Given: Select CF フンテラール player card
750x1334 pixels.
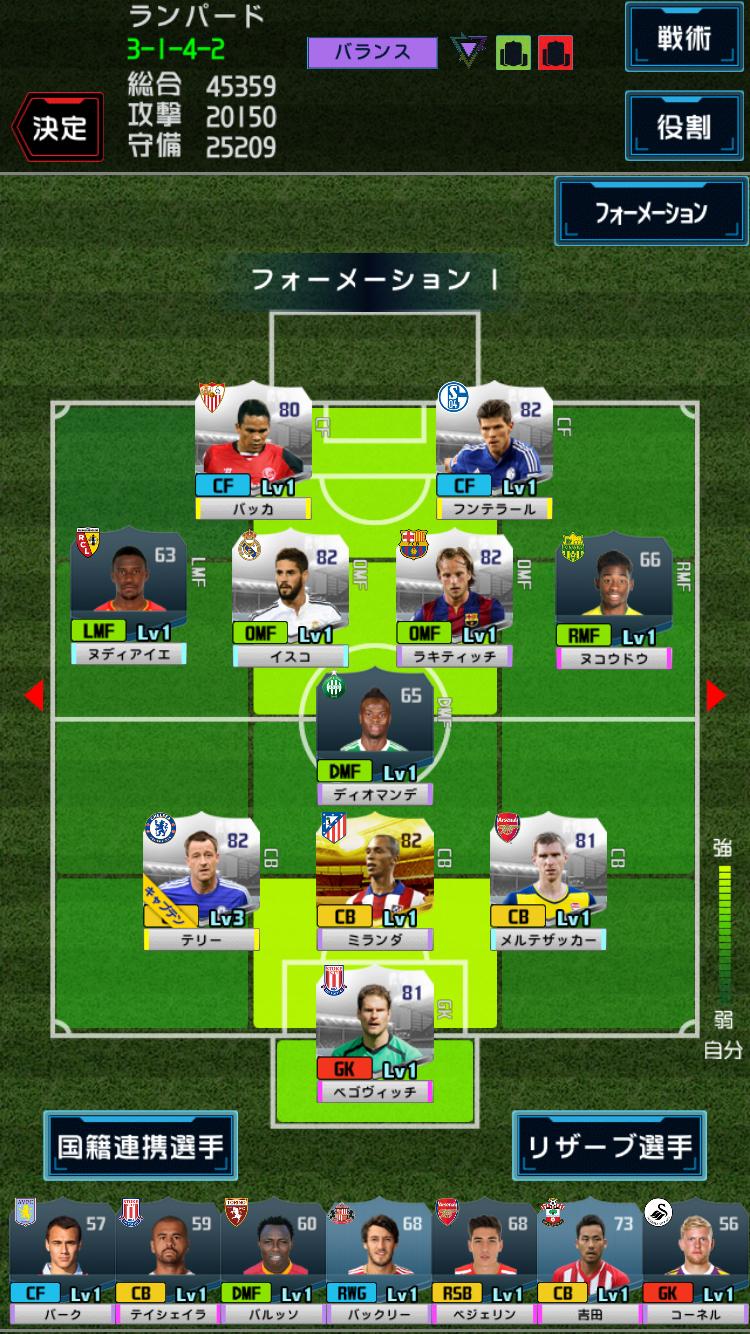Looking at the screenshot, I should [x=494, y=452].
